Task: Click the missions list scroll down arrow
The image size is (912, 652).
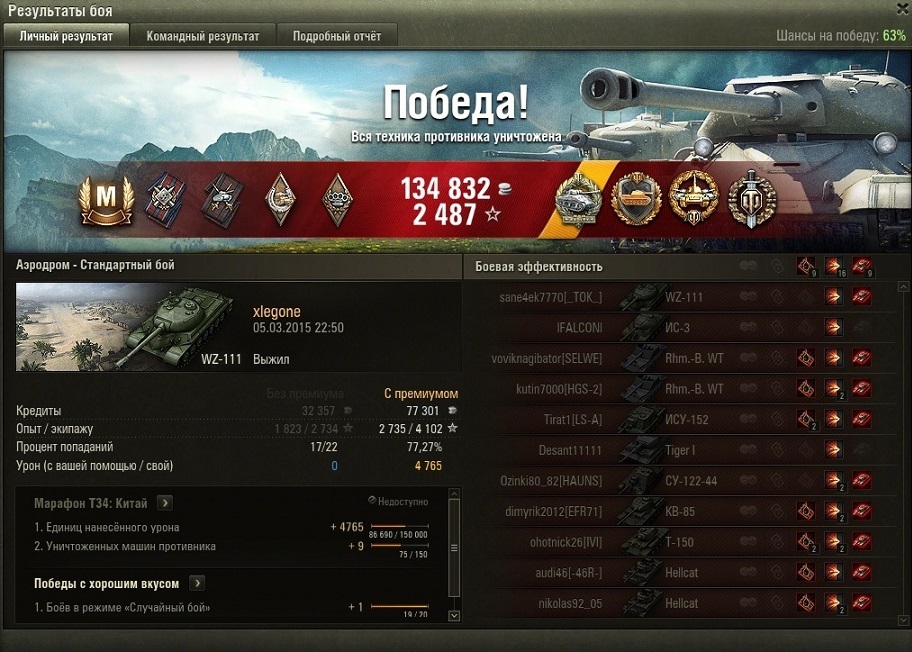Action: 454,616
